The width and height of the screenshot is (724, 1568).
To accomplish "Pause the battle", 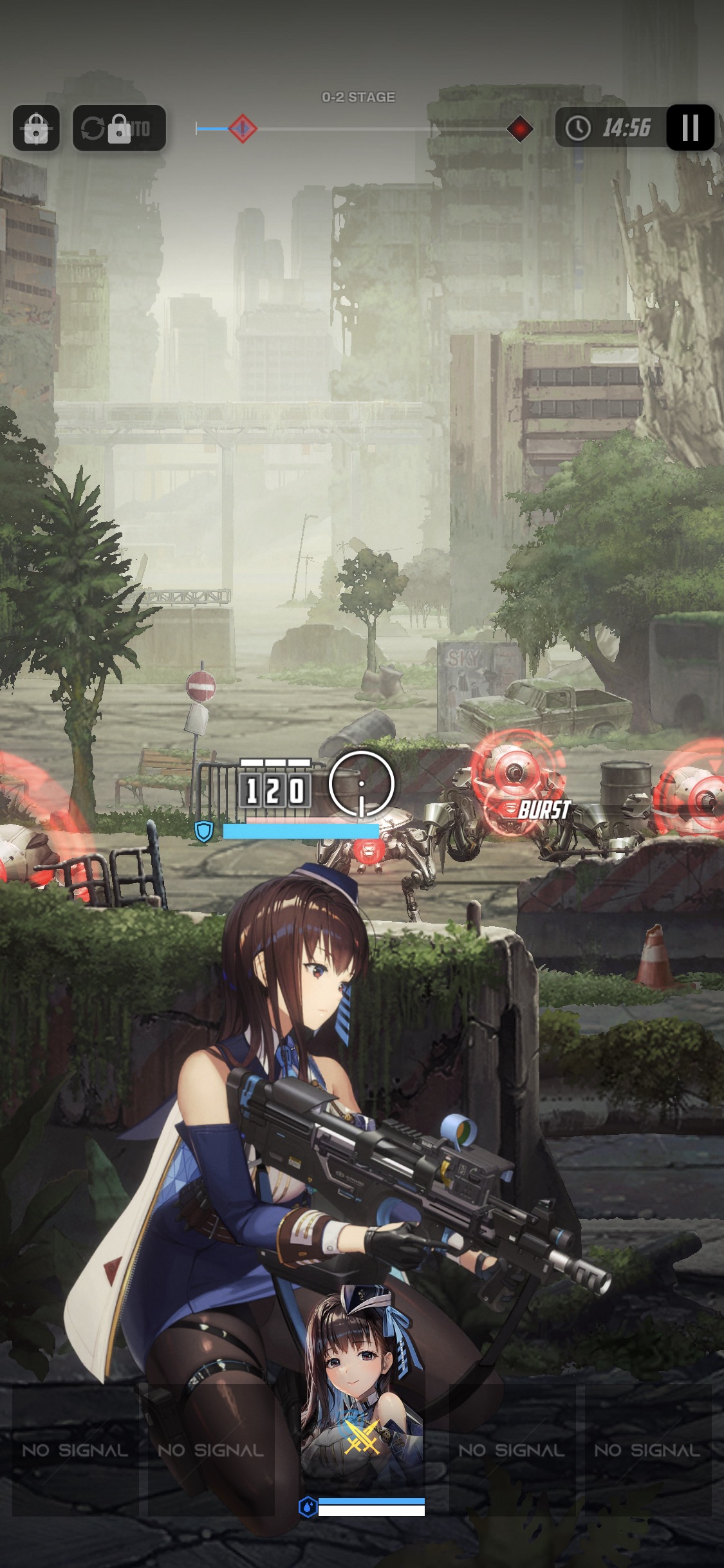I will pos(690,127).
